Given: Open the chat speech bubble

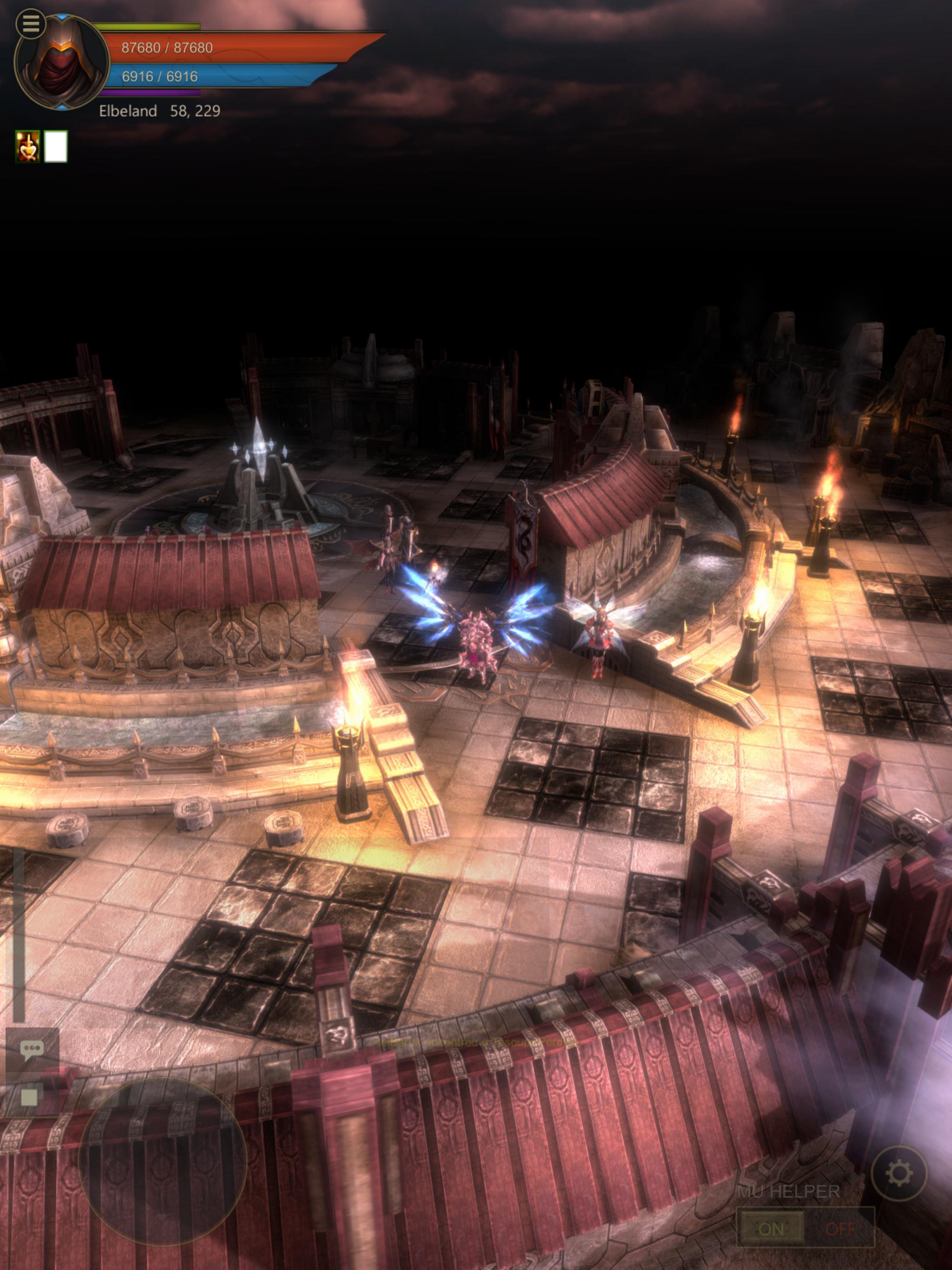Looking at the screenshot, I should 32,1050.
